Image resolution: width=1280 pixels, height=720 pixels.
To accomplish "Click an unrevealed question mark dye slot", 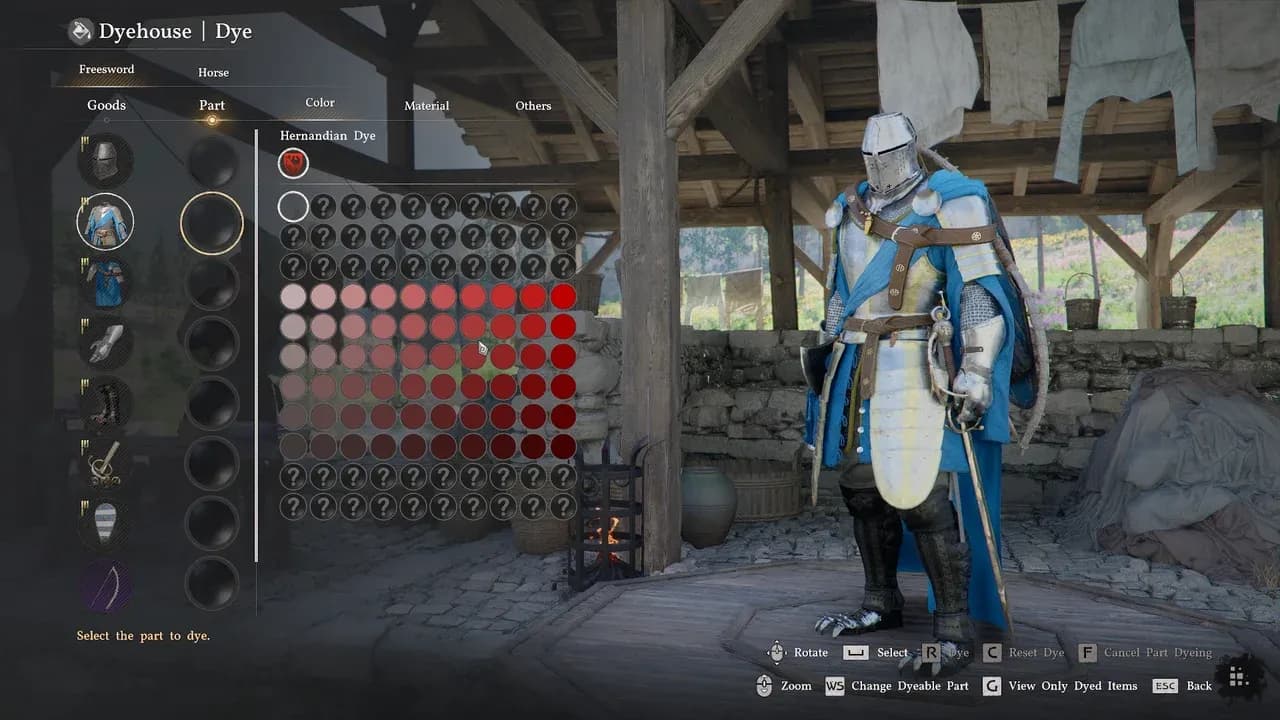I will pyautogui.click(x=323, y=206).
